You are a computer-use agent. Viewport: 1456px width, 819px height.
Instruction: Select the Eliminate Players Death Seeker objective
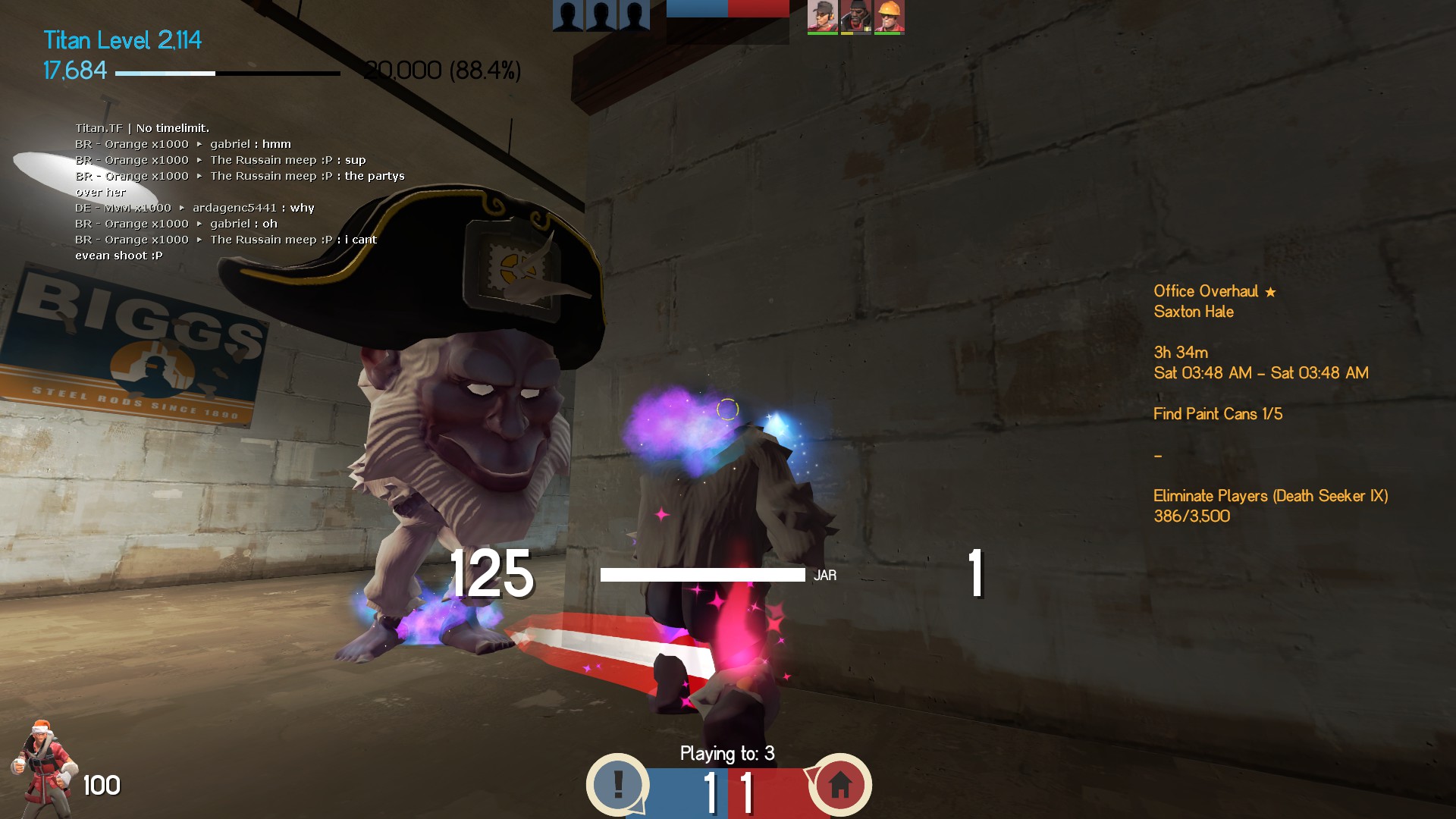click(1270, 496)
